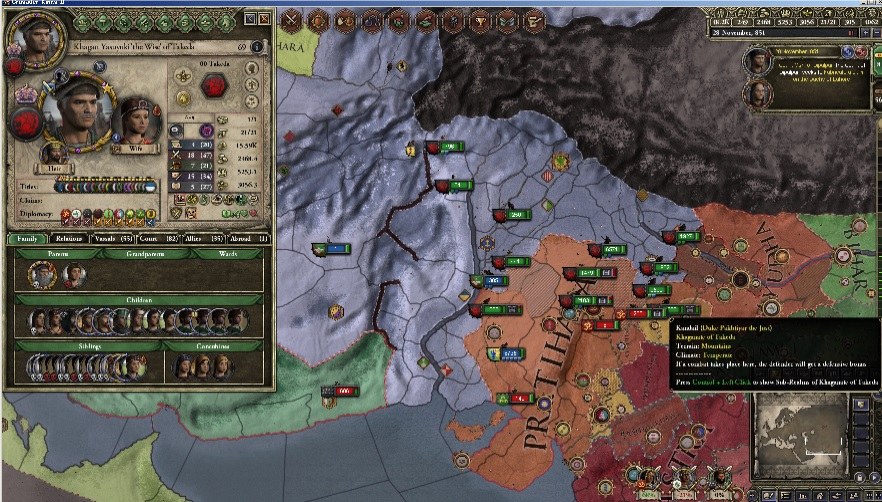This screenshot has width=882, height=502.
Task: Select the deceased father portrait under Parents
Action: click(40, 274)
